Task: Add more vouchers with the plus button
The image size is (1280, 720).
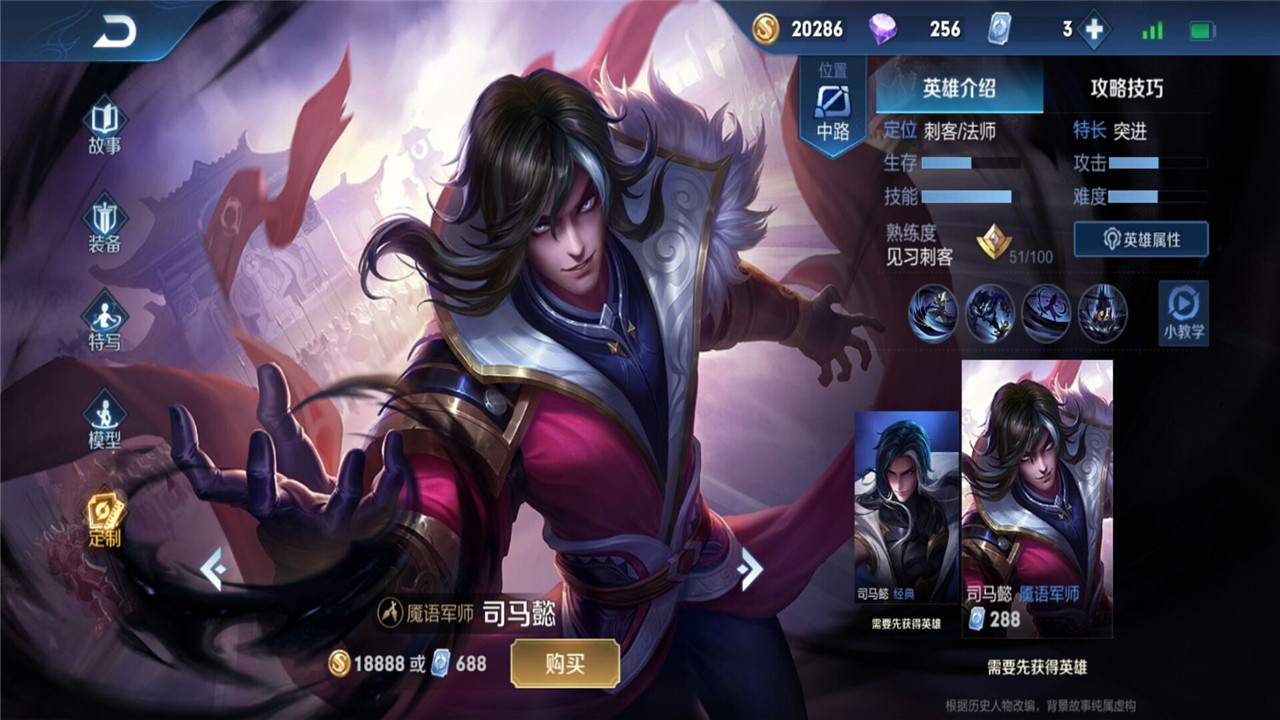Action: (1094, 30)
